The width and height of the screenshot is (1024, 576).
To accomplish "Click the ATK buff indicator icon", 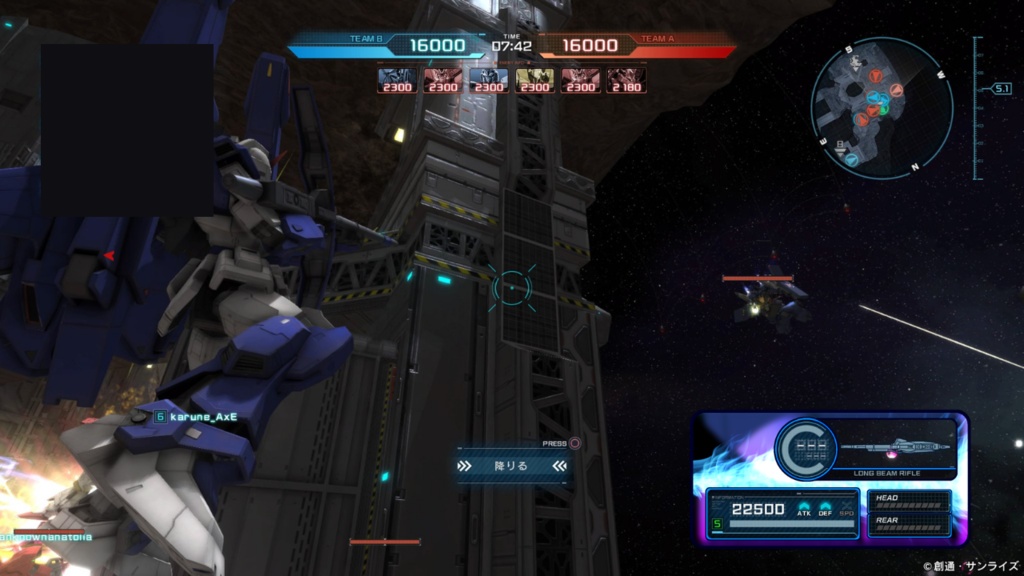I will (805, 510).
